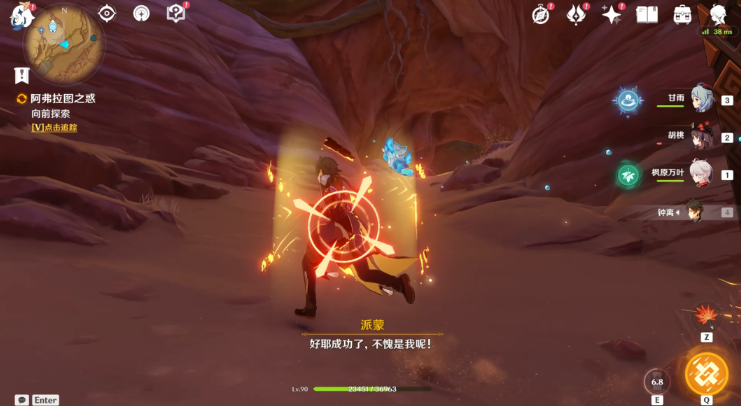Image resolution: width=741 pixels, height=406 pixels.
Task: Open the backpack inventory
Action: click(683, 14)
